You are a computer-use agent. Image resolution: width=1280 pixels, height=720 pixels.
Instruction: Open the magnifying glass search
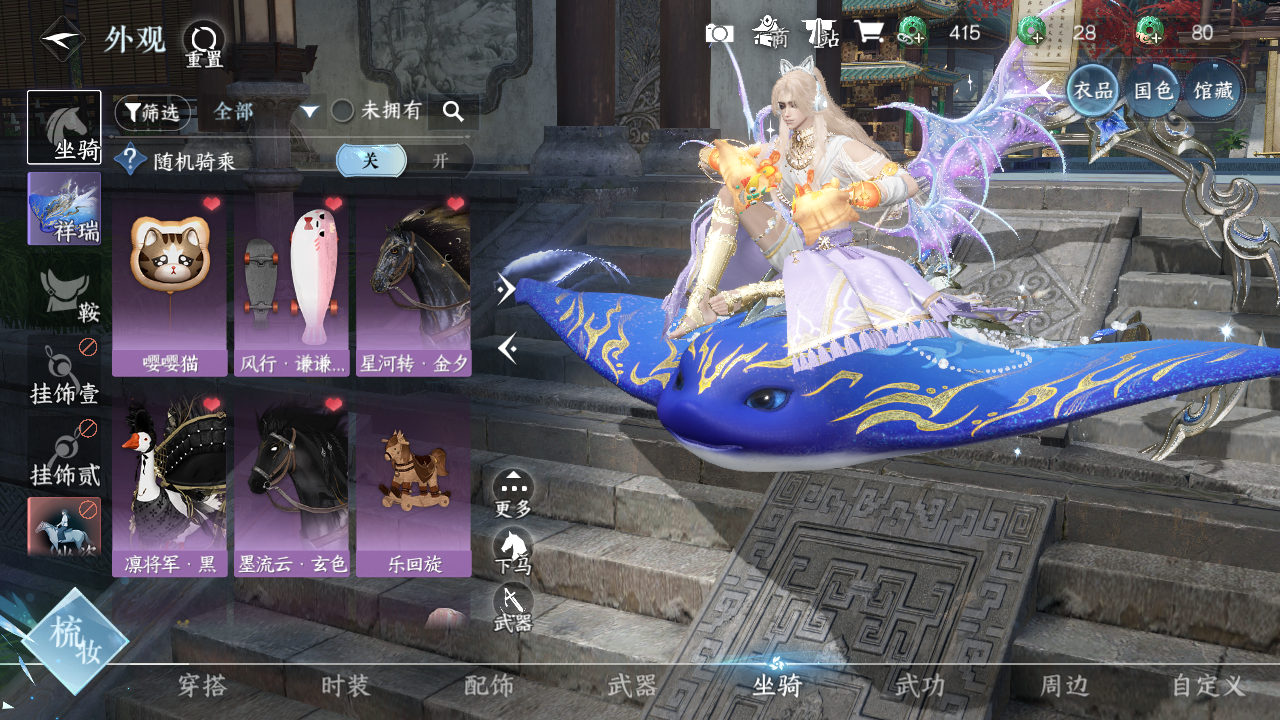pos(453,112)
